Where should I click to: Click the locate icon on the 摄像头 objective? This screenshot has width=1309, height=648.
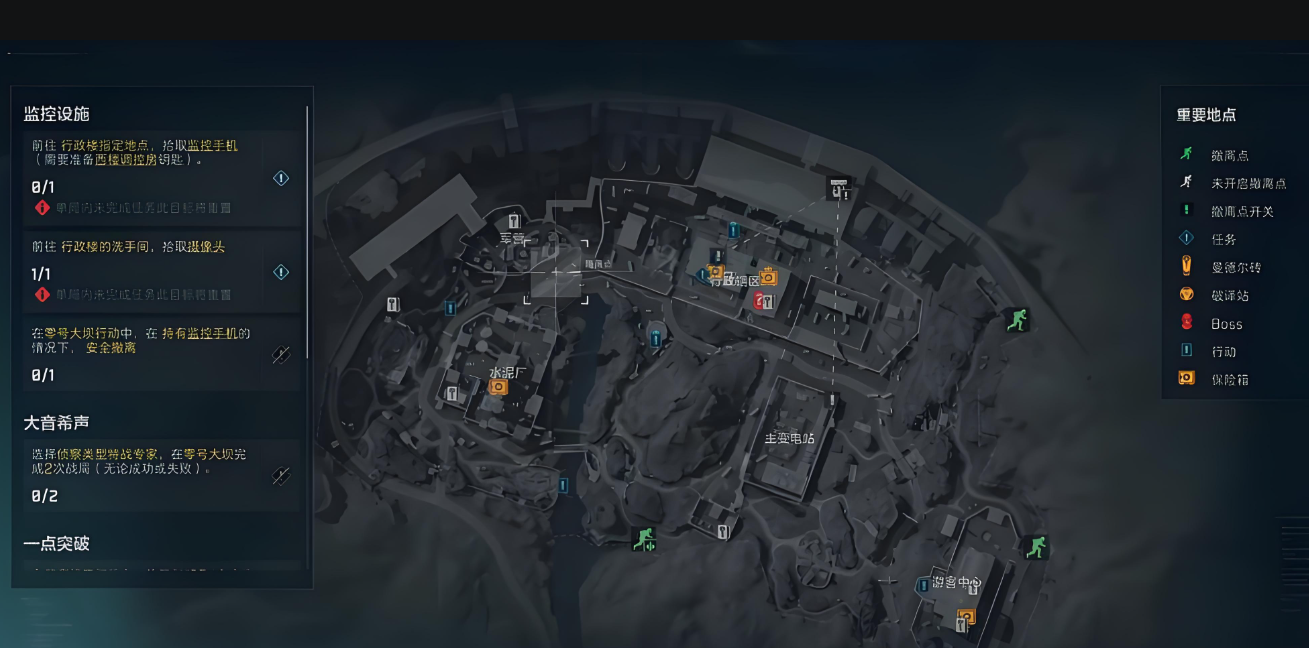tap(281, 272)
